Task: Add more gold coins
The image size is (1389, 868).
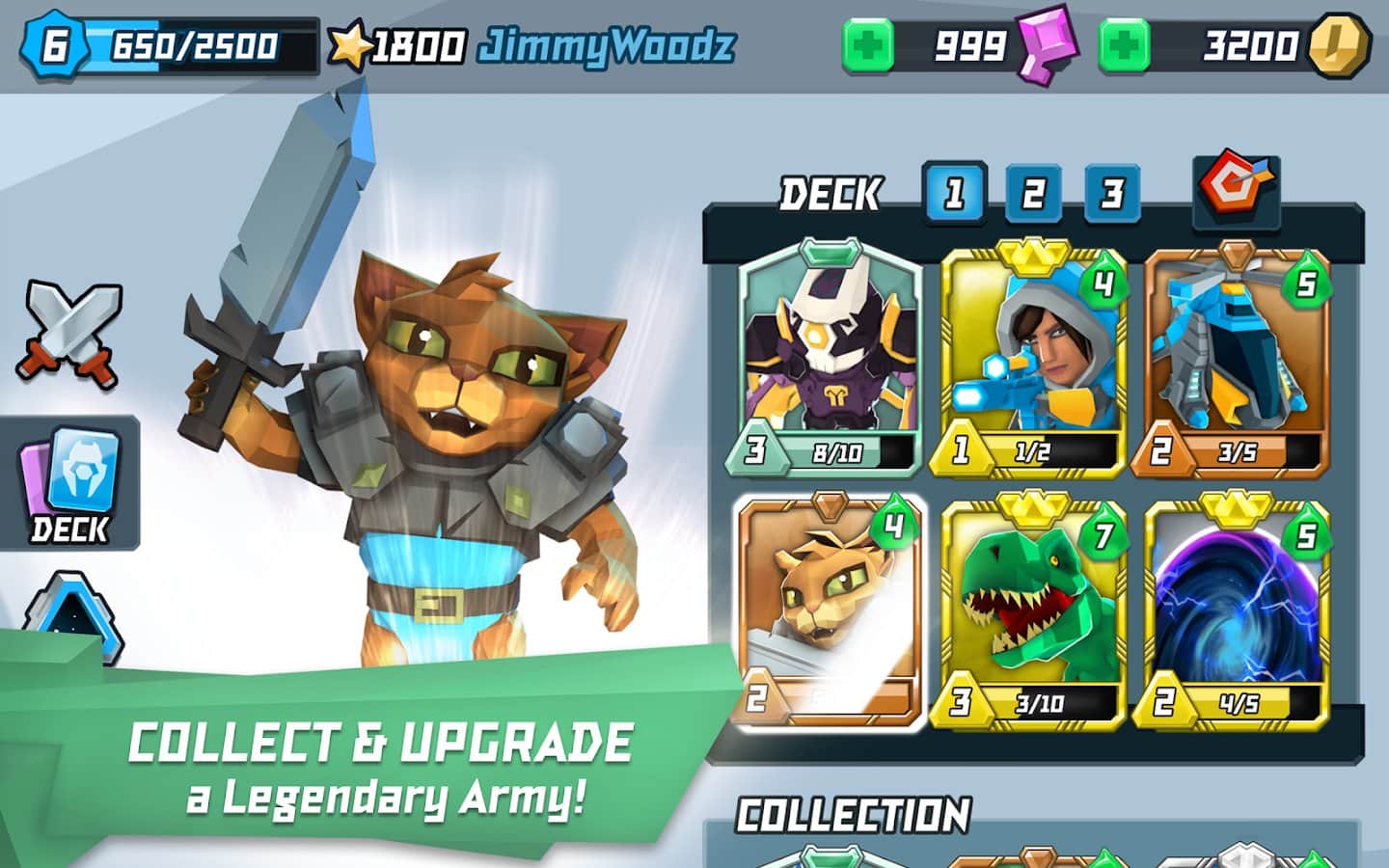Action: tap(1124, 45)
